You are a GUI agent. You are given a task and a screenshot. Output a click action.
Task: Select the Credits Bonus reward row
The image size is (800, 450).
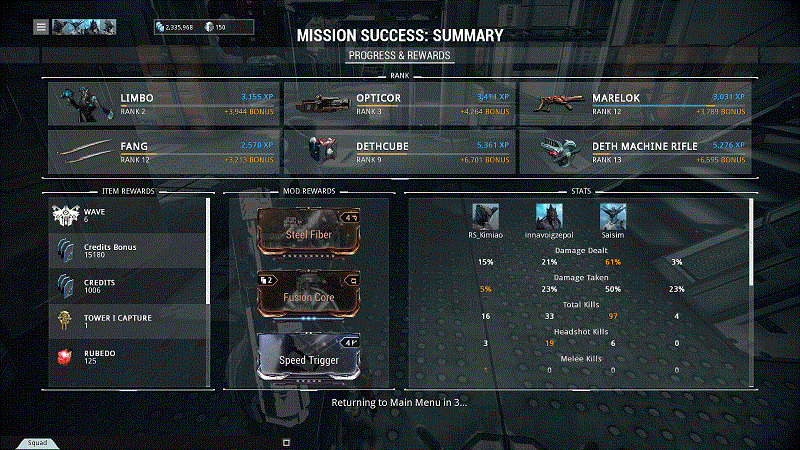coord(127,251)
